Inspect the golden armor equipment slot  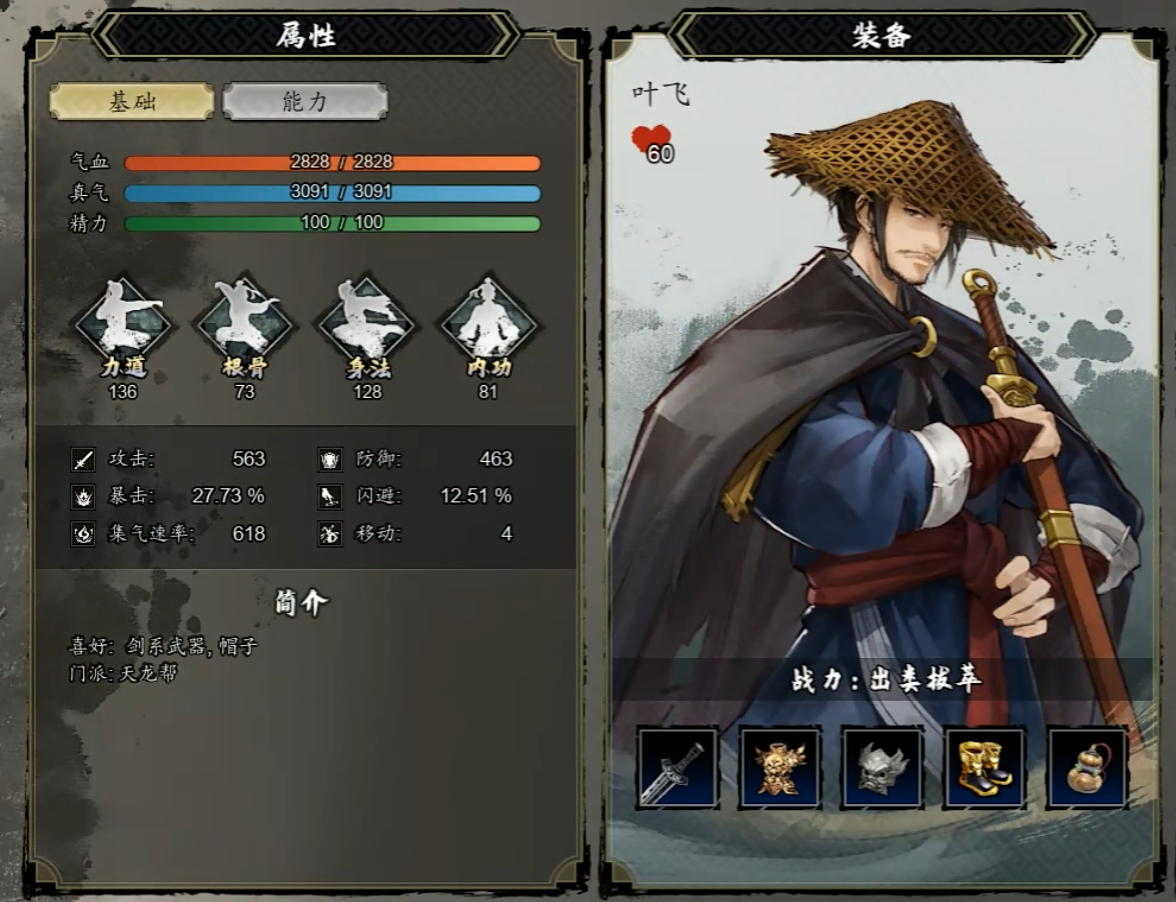pos(780,767)
